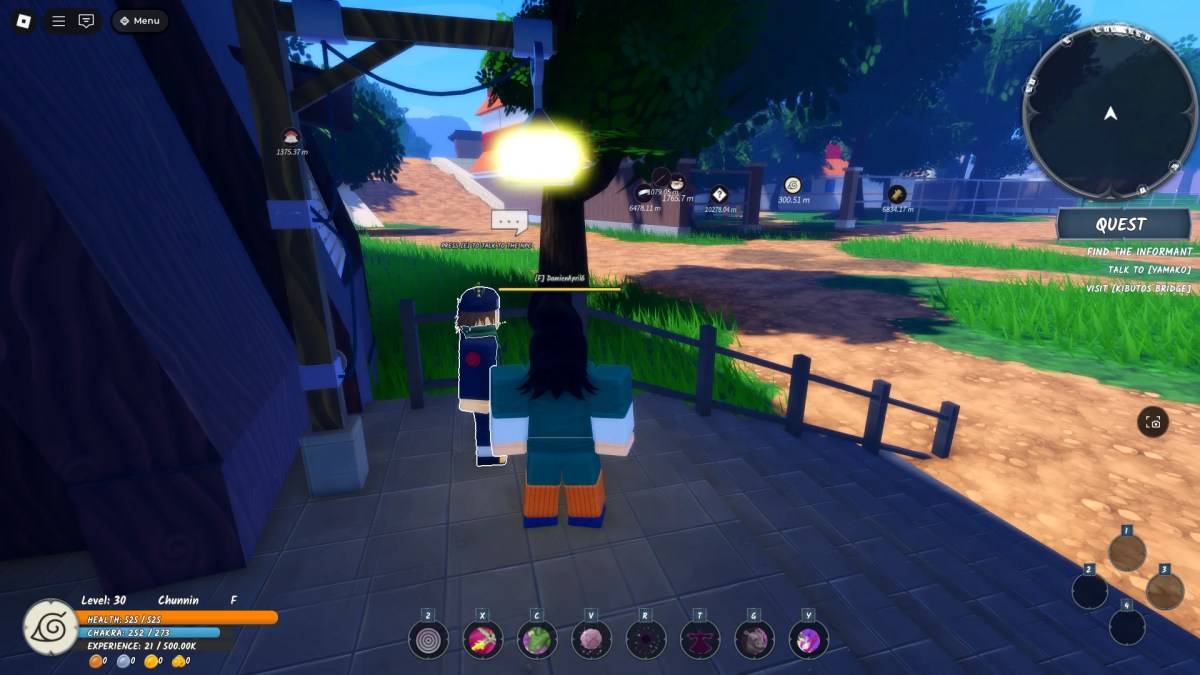Use the purple swirl Y-slot ability
The height and width of the screenshot is (675, 1200).
[808, 640]
